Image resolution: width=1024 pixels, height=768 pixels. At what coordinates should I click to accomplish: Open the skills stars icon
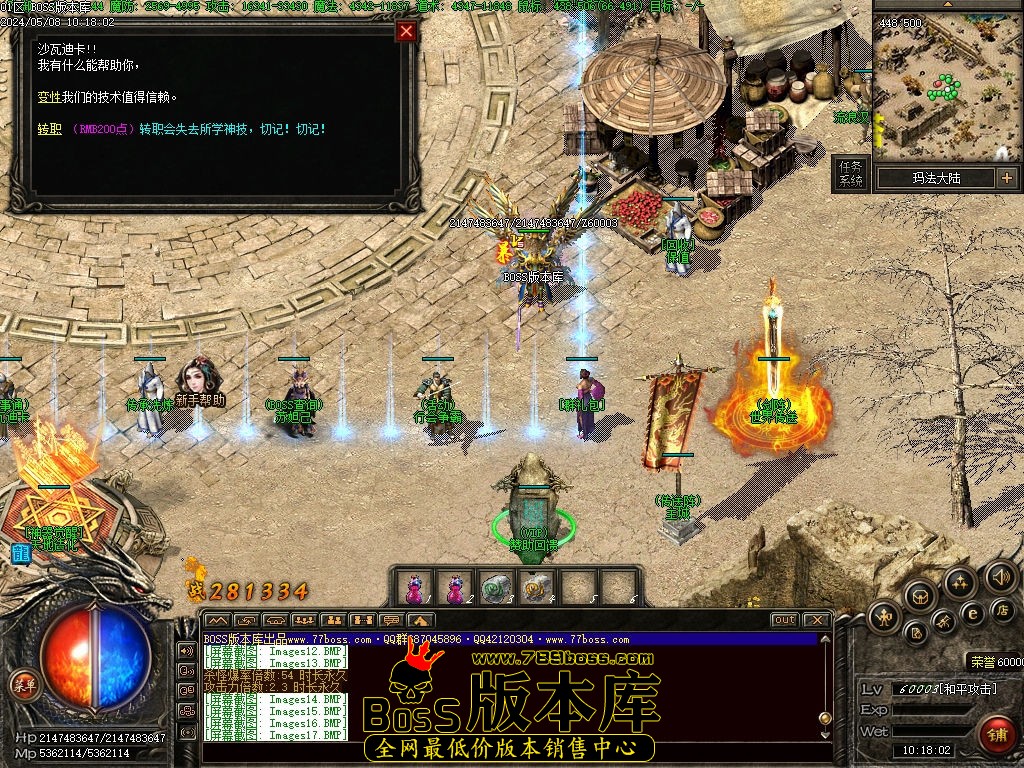pos(960,583)
